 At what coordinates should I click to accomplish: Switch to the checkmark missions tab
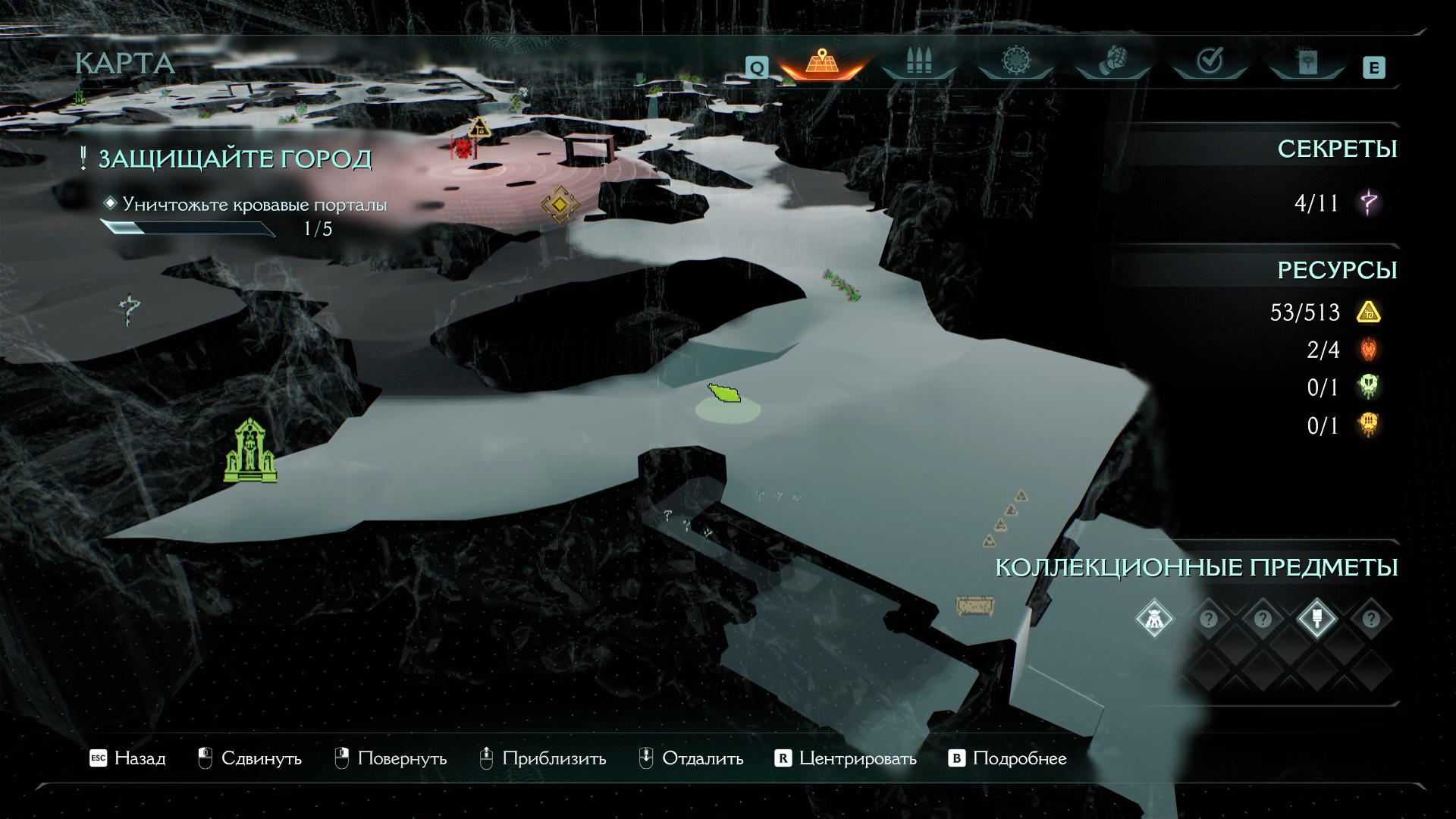pyautogui.click(x=1209, y=62)
